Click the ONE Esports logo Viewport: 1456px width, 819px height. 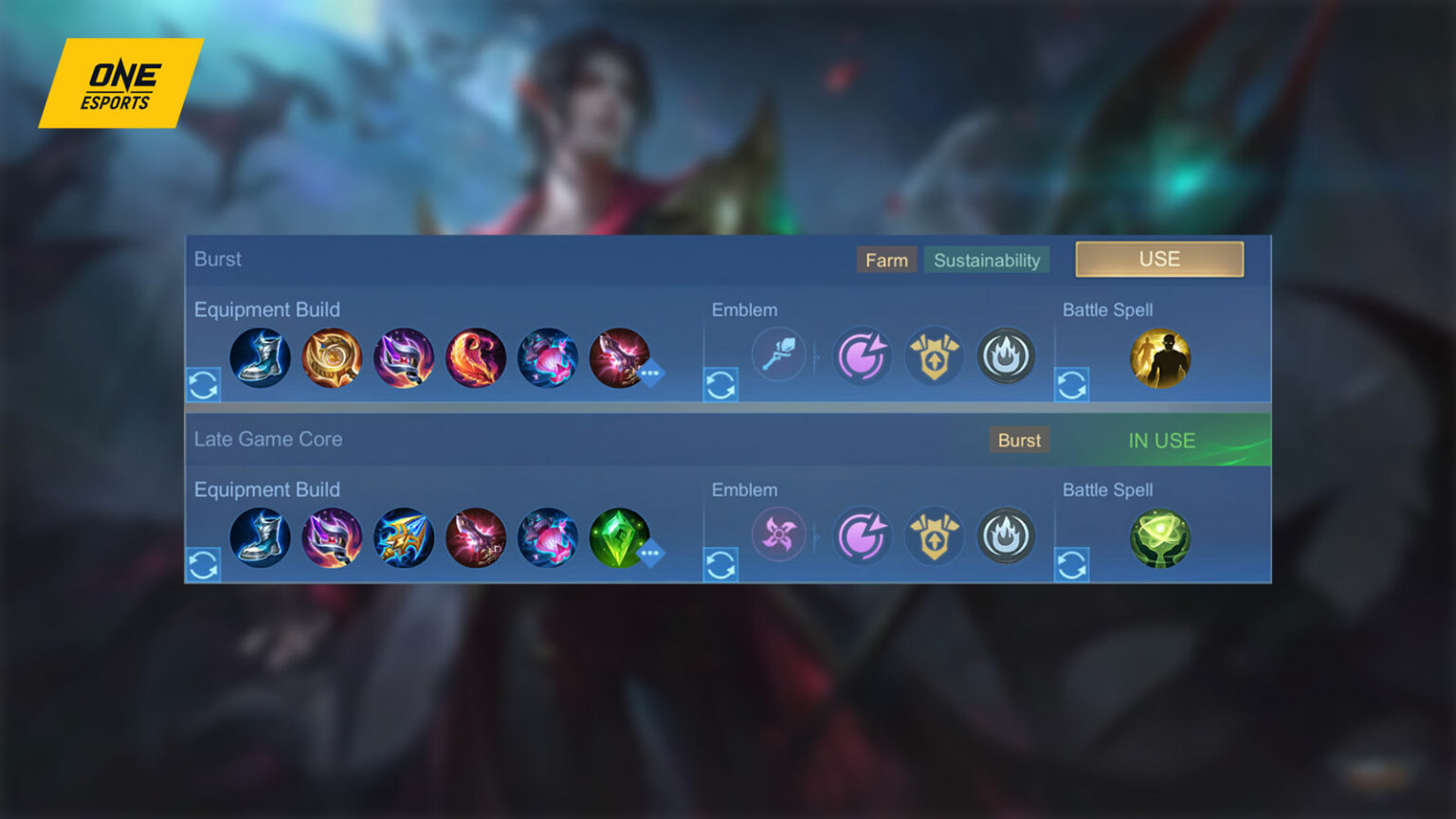click(x=121, y=83)
